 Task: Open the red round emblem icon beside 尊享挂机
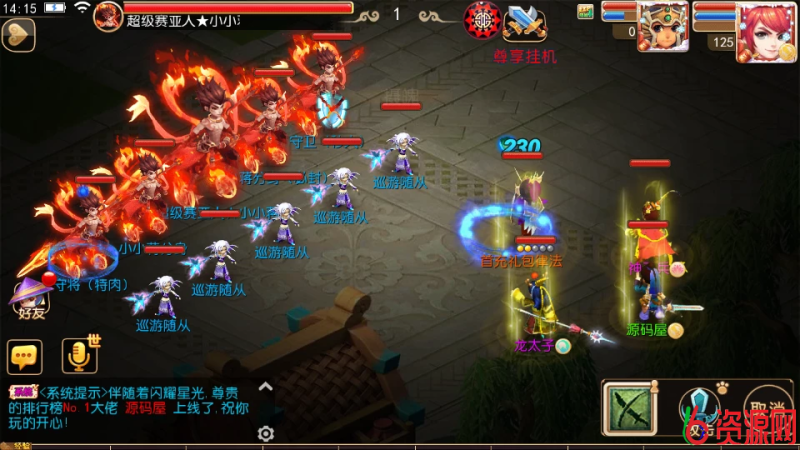pyautogui.click(x=483, y=20)
